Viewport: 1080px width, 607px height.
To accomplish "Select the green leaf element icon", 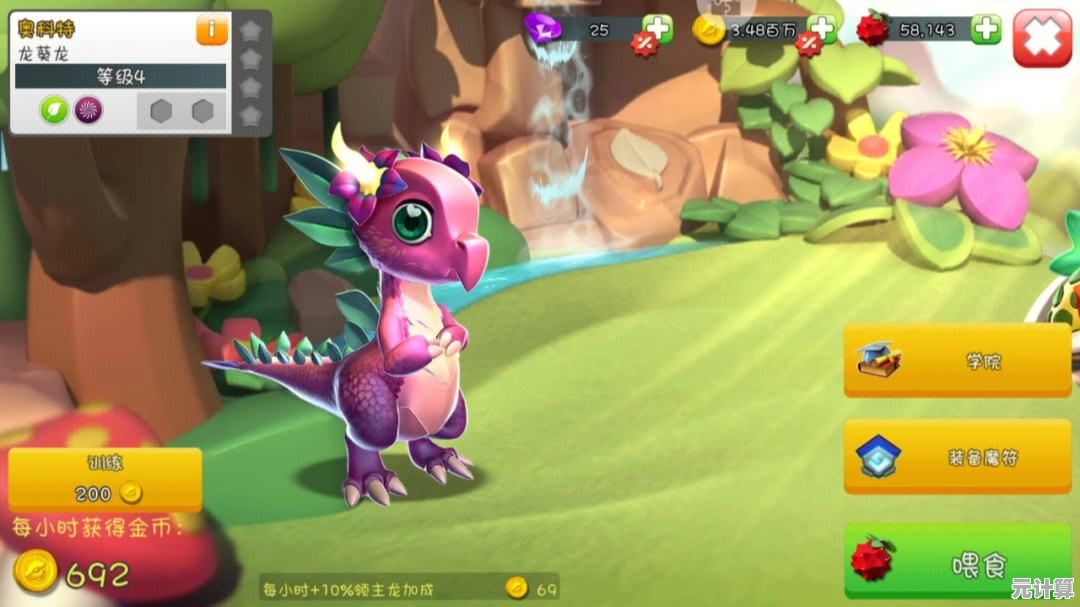I will tap(54, 110).
